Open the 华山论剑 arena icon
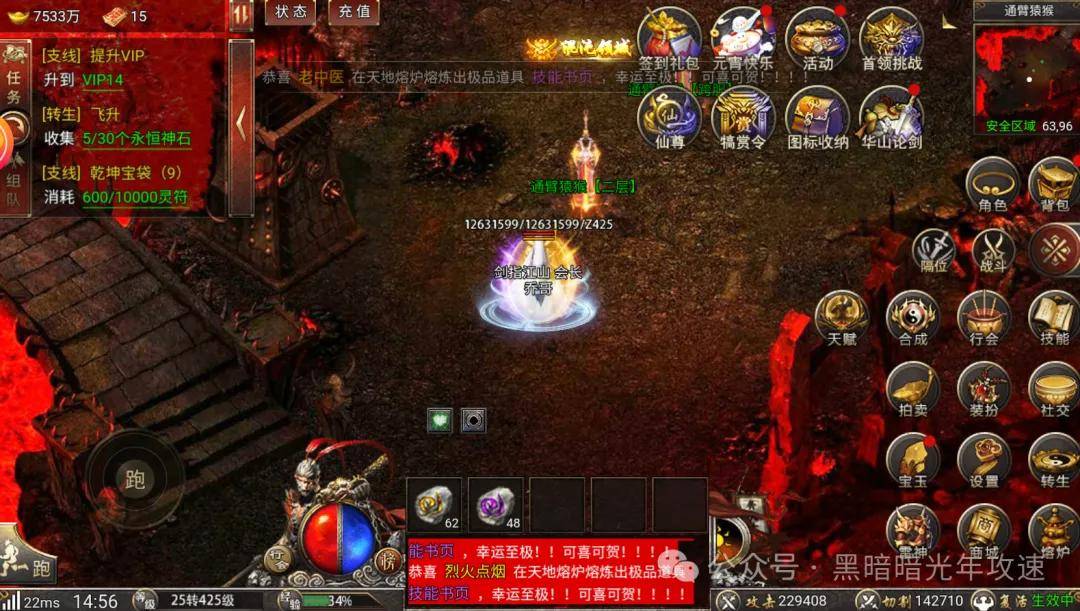 tap(891, 116)
